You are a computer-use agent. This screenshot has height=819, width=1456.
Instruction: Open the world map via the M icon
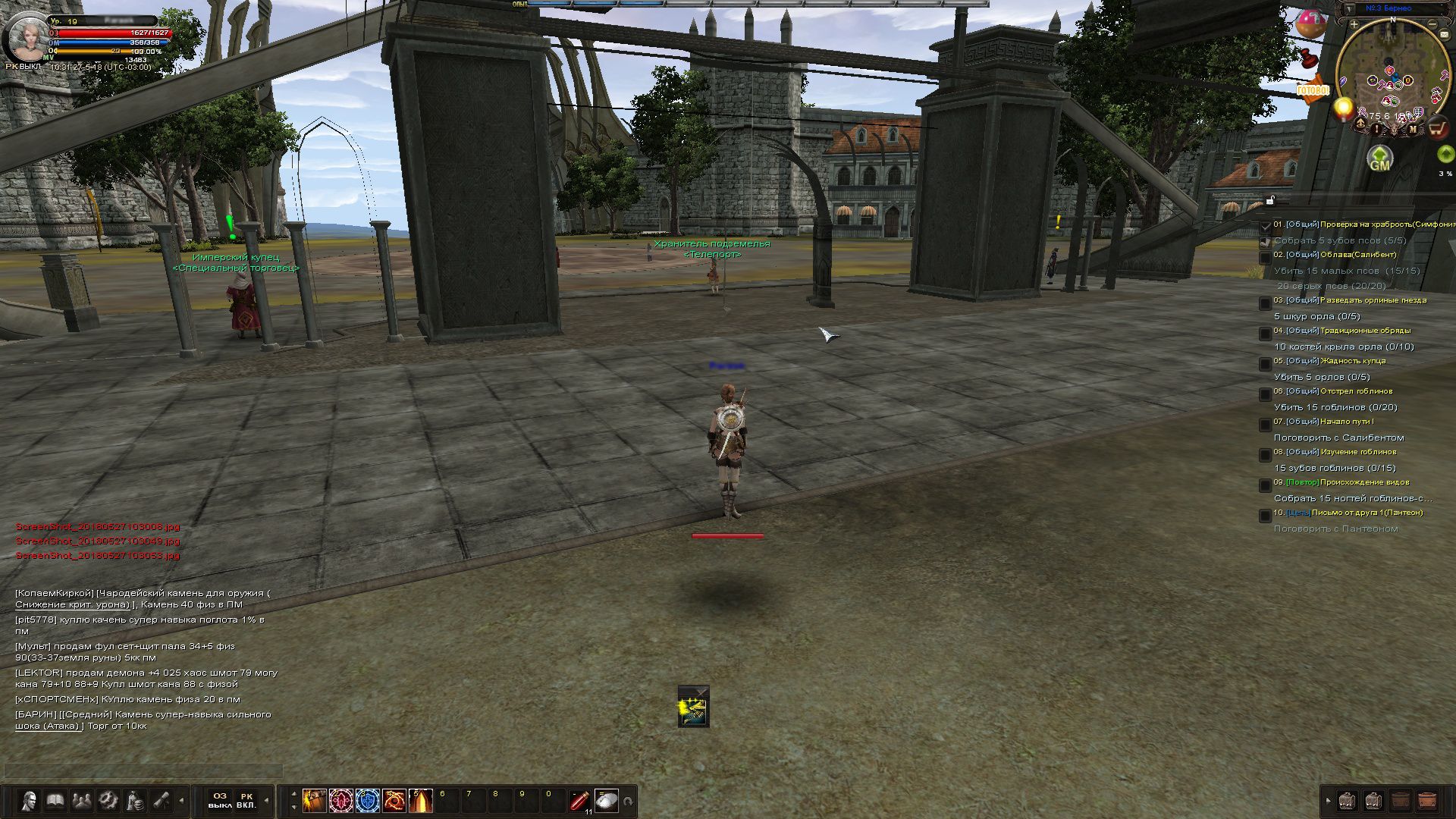point(1413,129)
